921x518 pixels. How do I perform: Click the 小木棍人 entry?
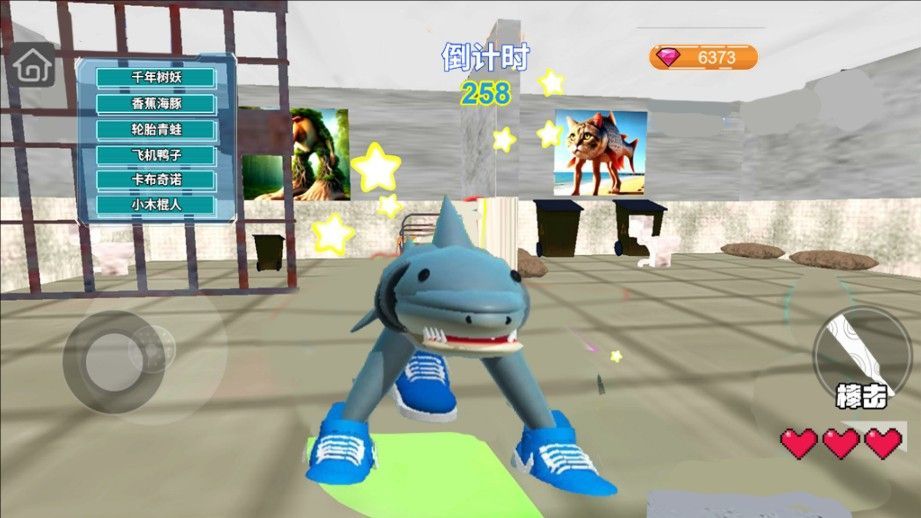tap(156, 205)
